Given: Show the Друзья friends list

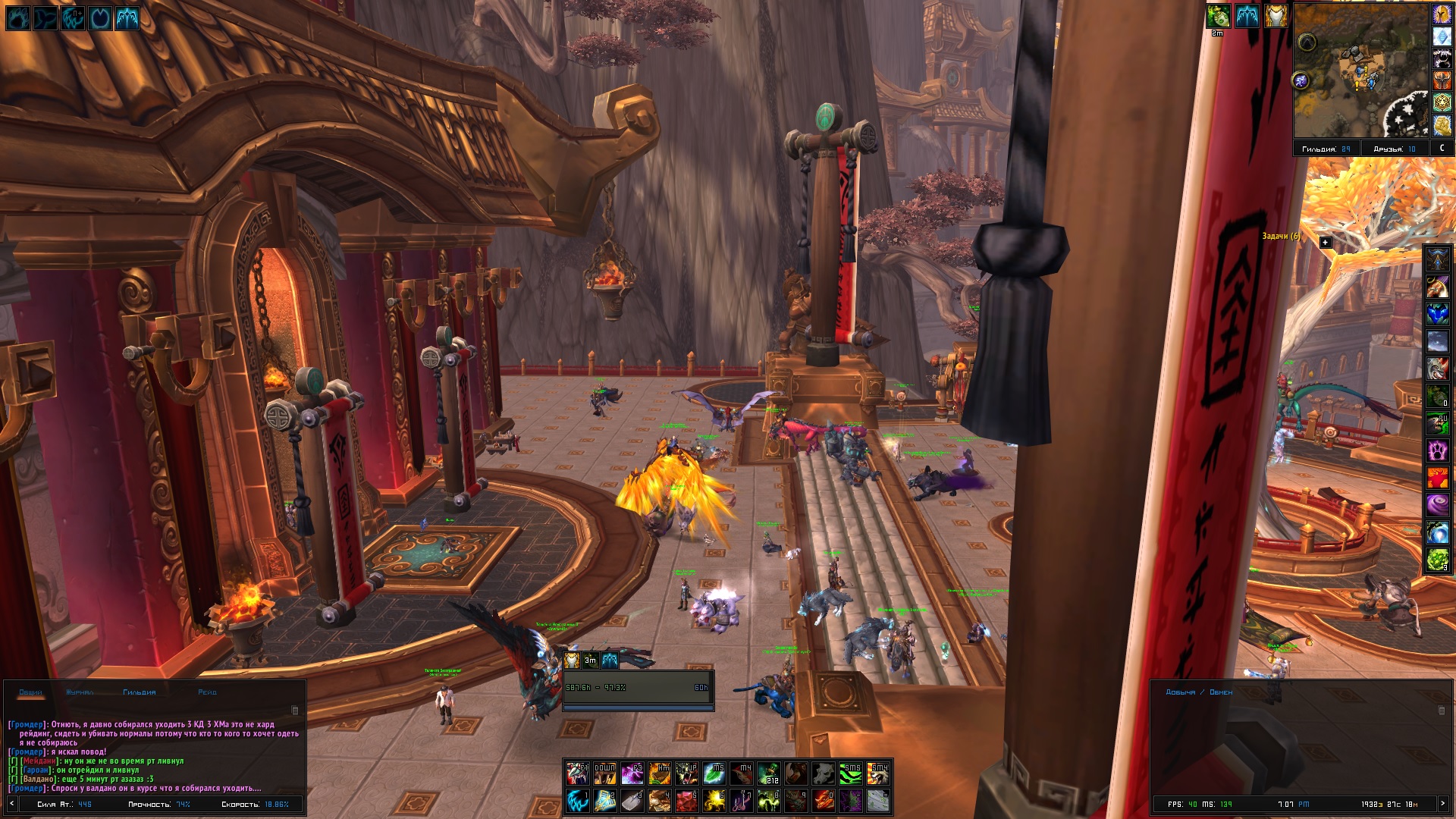Looking at the screenshot, I should (1394, 149).
